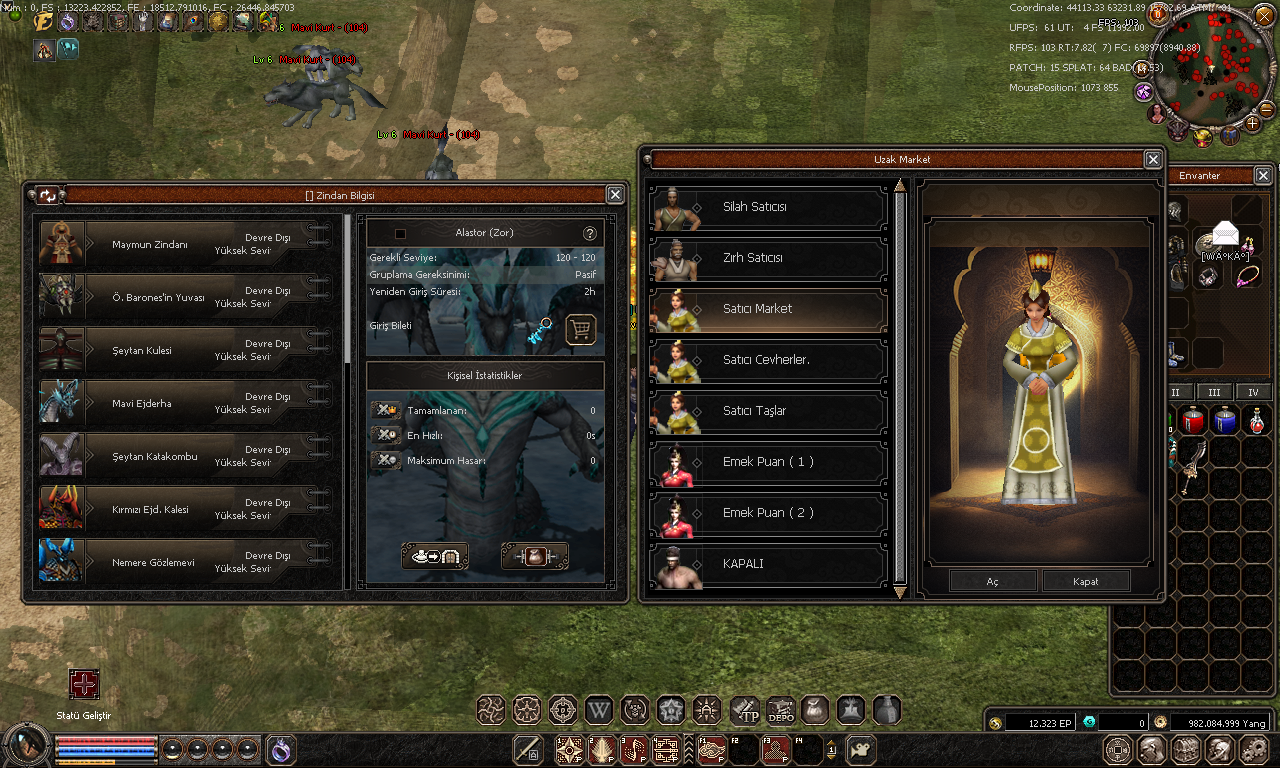Switch to inventory page III

(x=1214, y=393)
